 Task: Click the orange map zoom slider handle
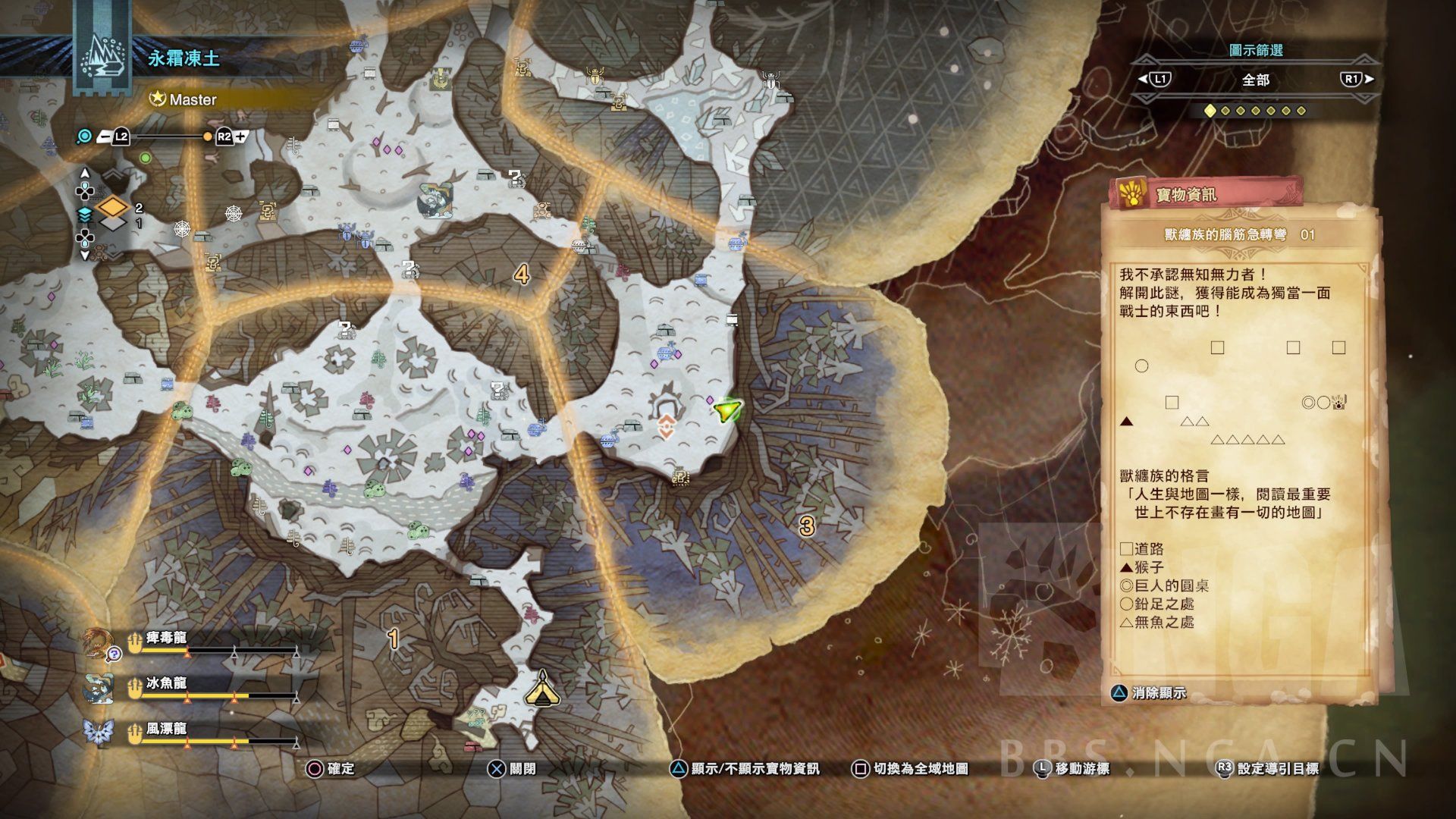coord(208,137)
